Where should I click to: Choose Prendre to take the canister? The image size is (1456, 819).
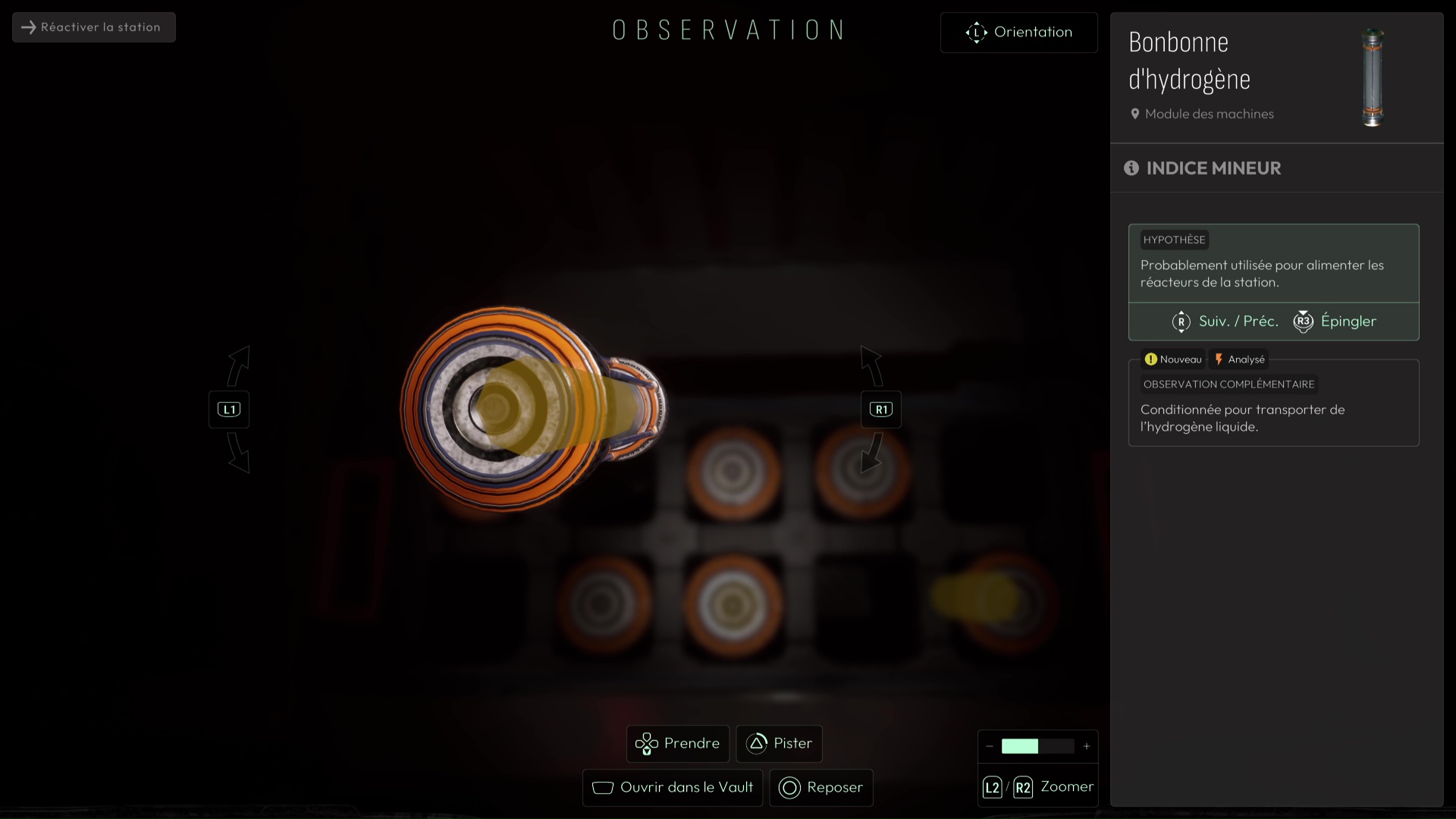pos(677,743)
